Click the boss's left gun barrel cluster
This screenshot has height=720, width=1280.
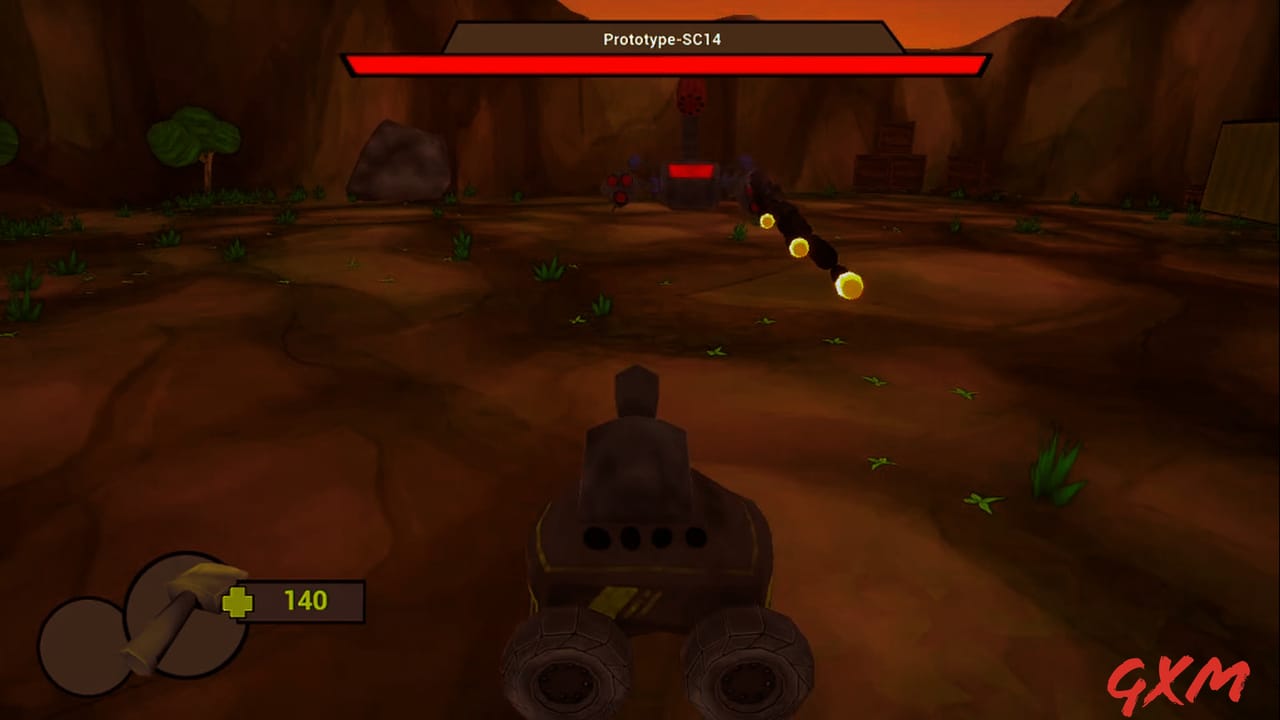[x=618, y=185]
